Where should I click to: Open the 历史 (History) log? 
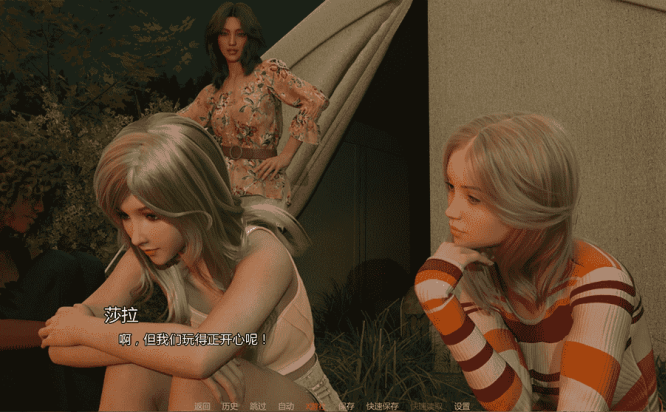[230, 406]
